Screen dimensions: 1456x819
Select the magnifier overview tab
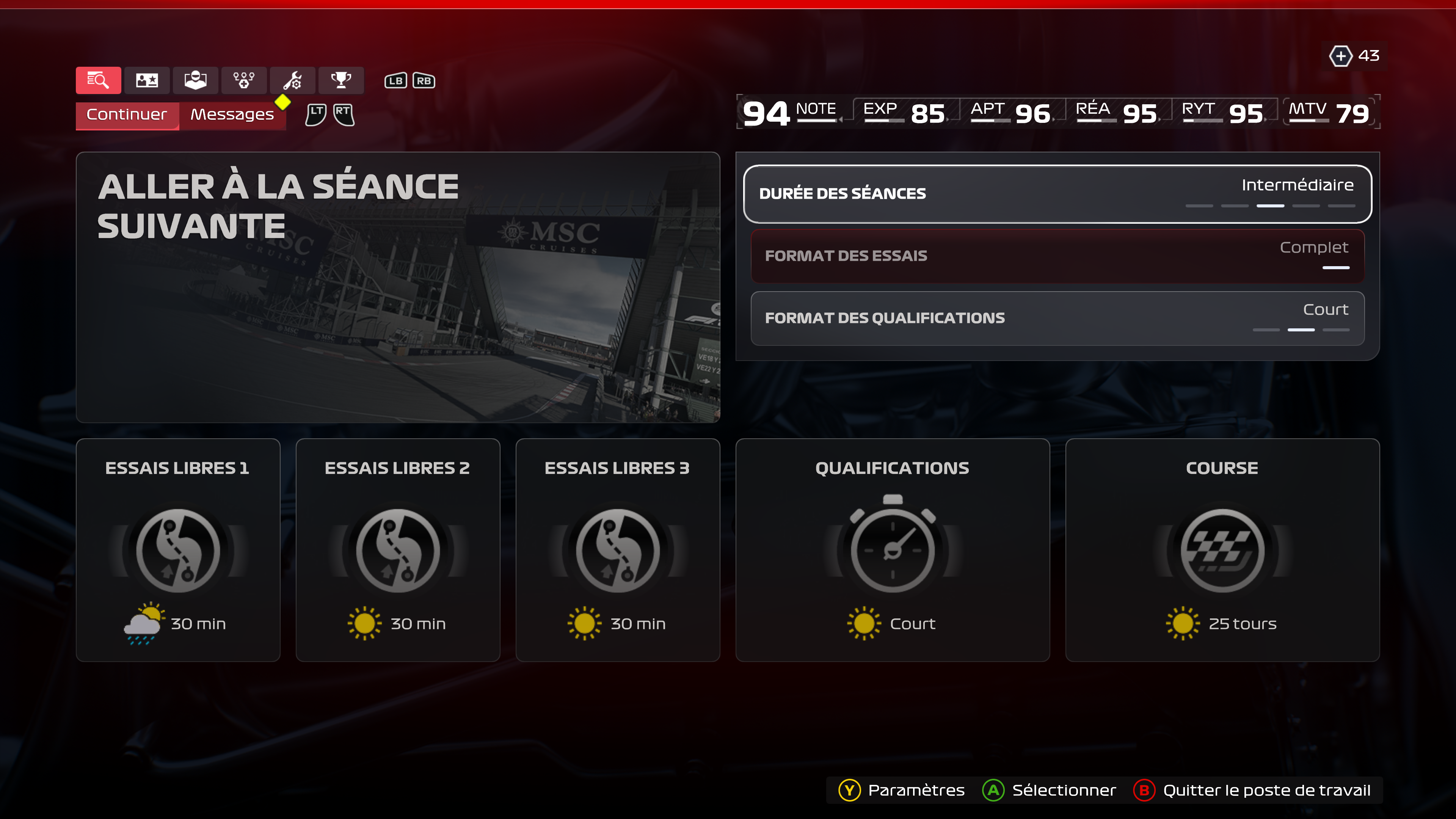[98, 80]
